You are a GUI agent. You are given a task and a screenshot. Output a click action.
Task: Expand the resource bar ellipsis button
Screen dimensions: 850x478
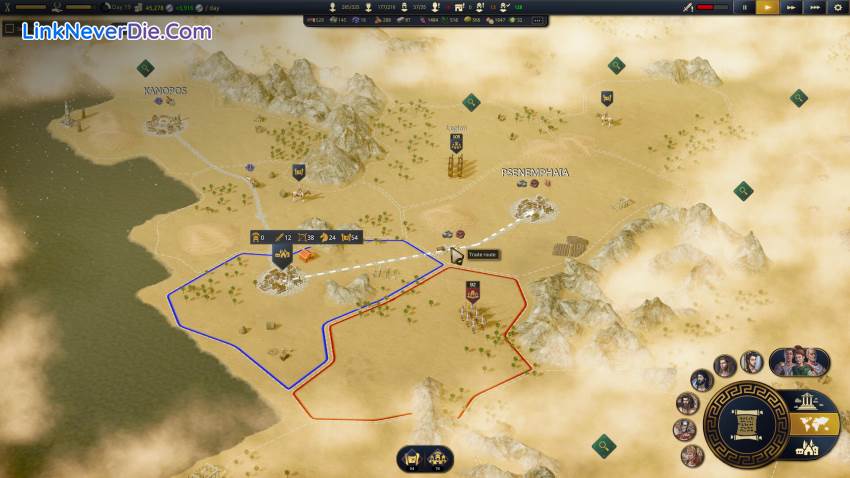tap(539, 19)
